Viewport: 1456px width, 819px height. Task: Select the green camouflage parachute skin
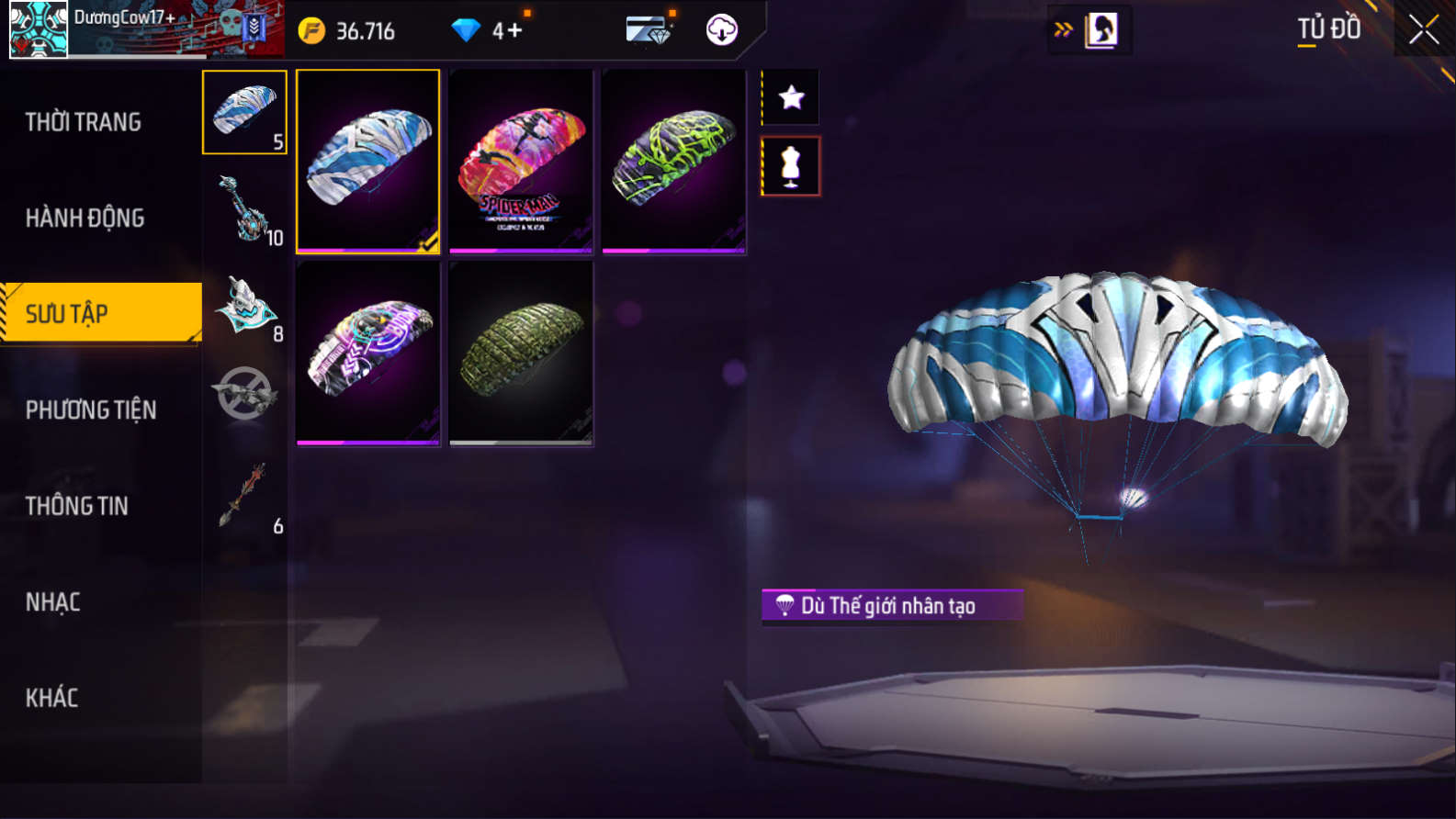tap(521, 353)
